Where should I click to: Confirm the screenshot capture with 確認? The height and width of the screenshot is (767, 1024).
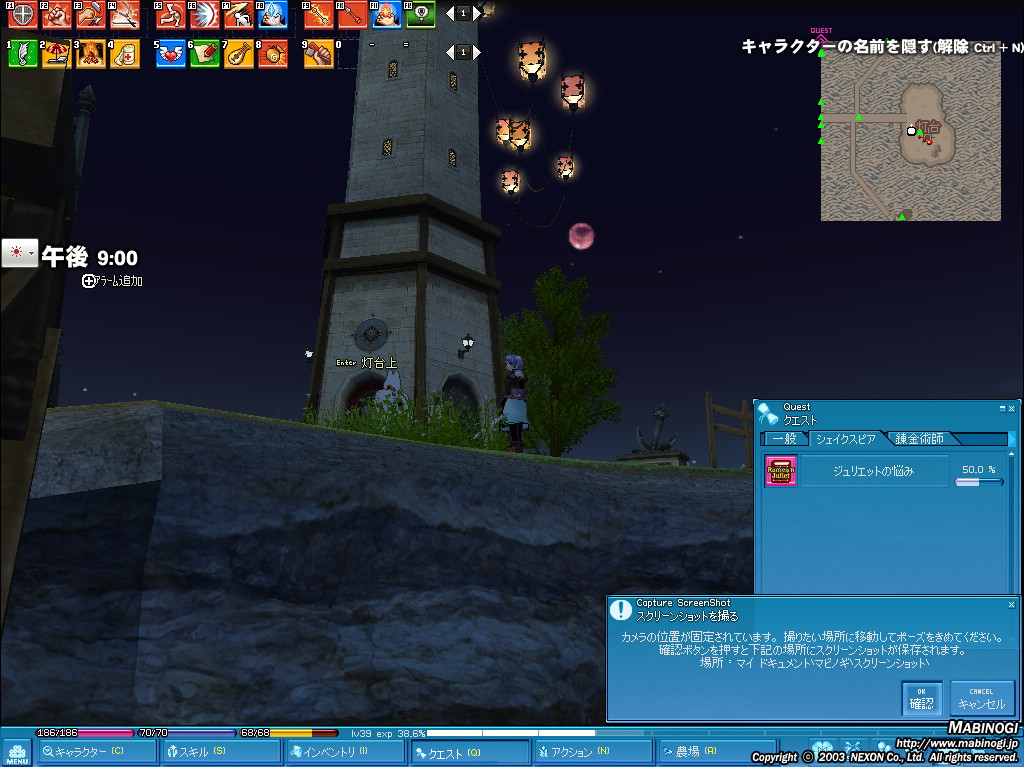pos(921,698)
